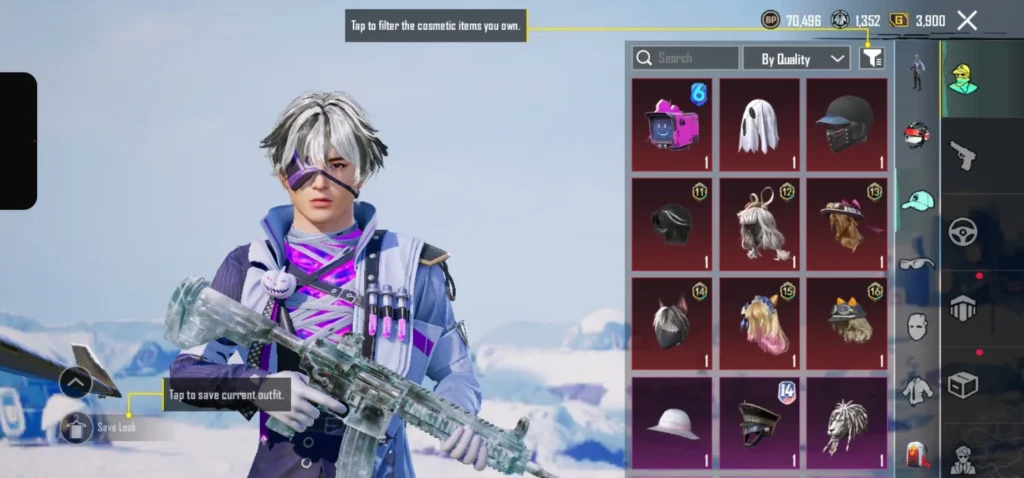Switch to the glasses subcategory
Screen dimensions: 1024x478
coord(917,263)
